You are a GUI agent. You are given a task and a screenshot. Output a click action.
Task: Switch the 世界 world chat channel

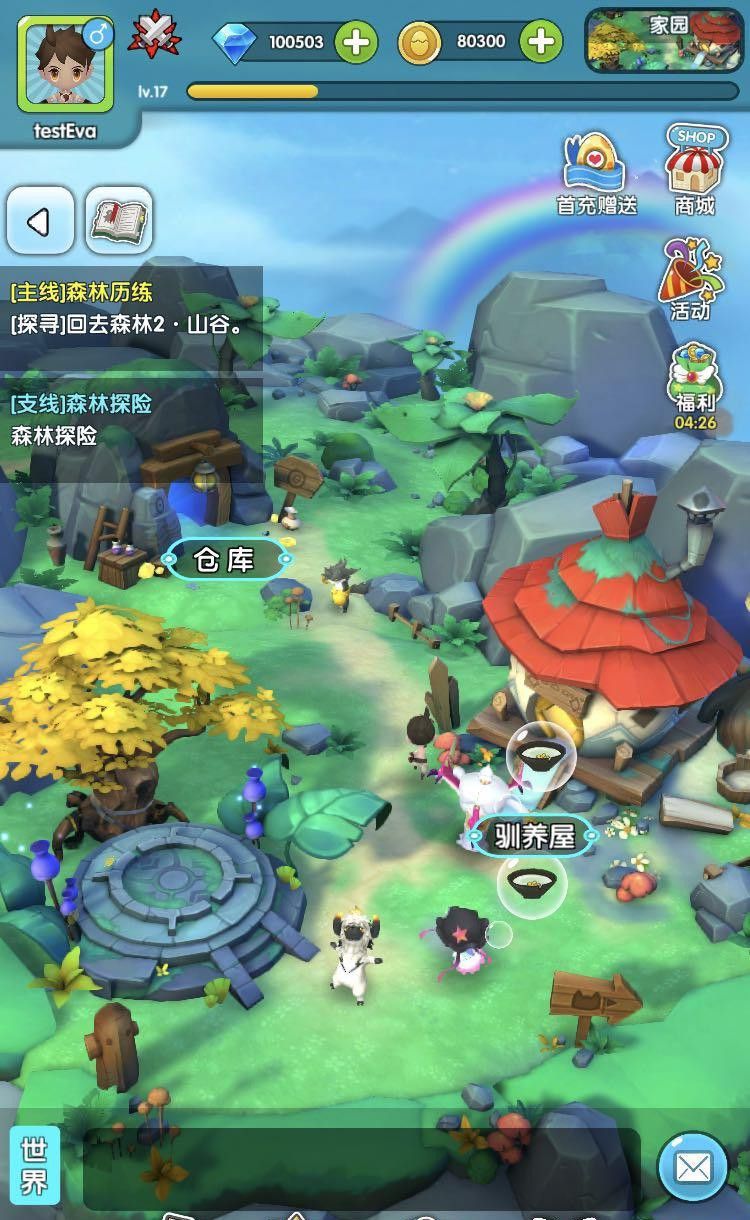(x=34, y=1167)
